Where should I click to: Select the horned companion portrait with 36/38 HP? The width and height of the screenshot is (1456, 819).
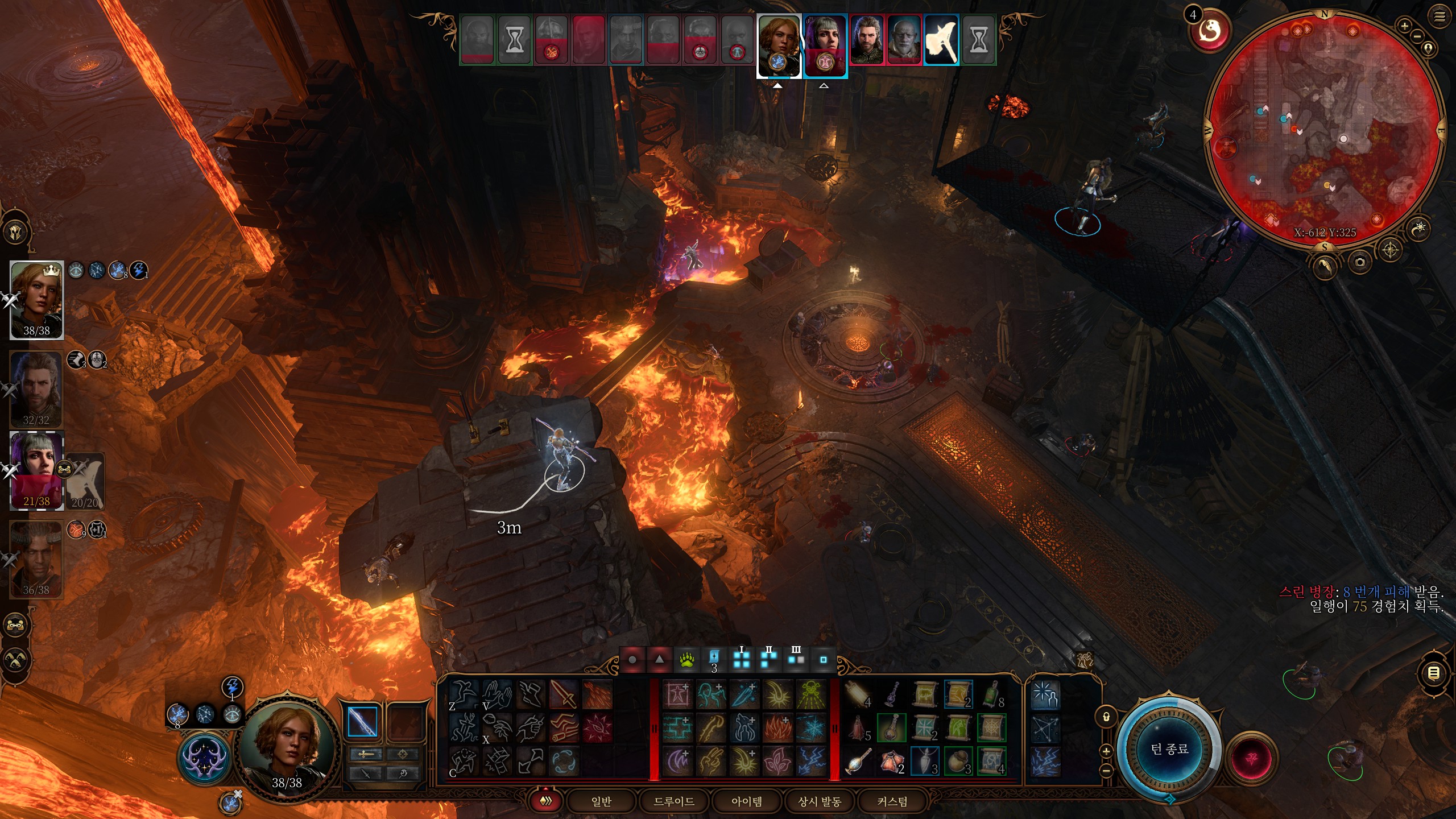pos(36,557)
